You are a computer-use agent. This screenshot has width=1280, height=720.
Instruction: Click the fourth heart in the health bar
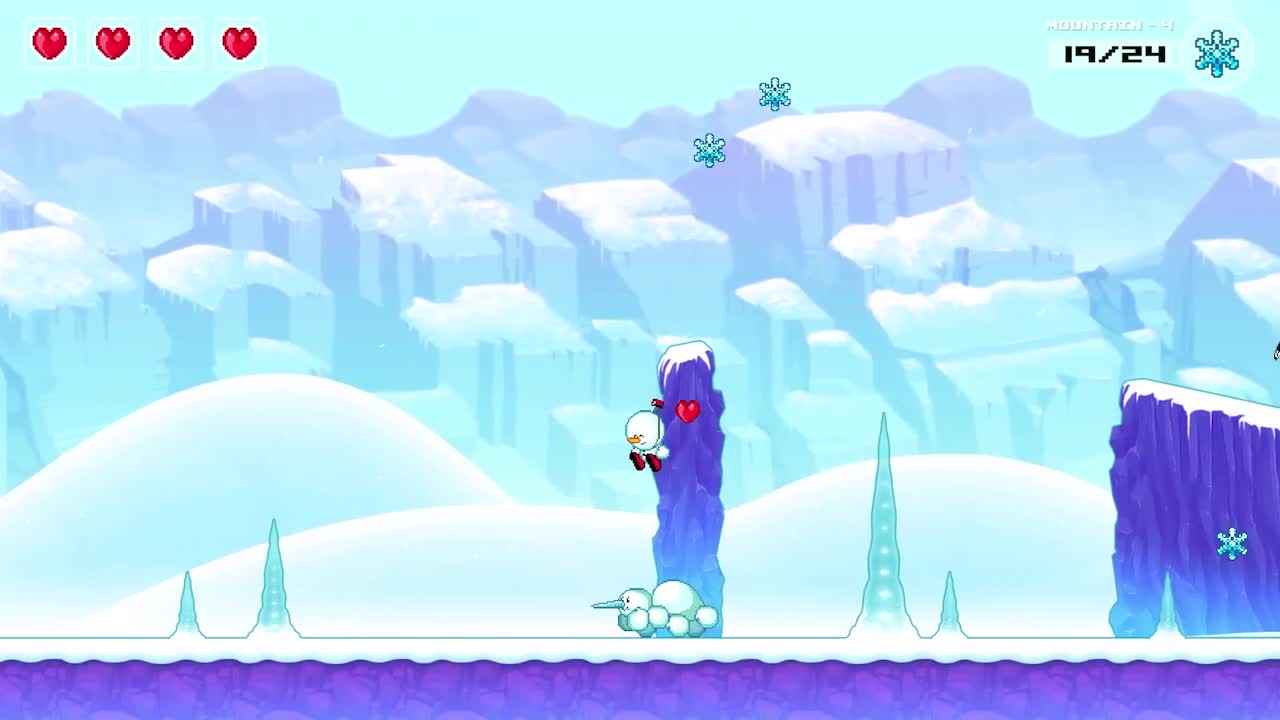pos(238,43)
